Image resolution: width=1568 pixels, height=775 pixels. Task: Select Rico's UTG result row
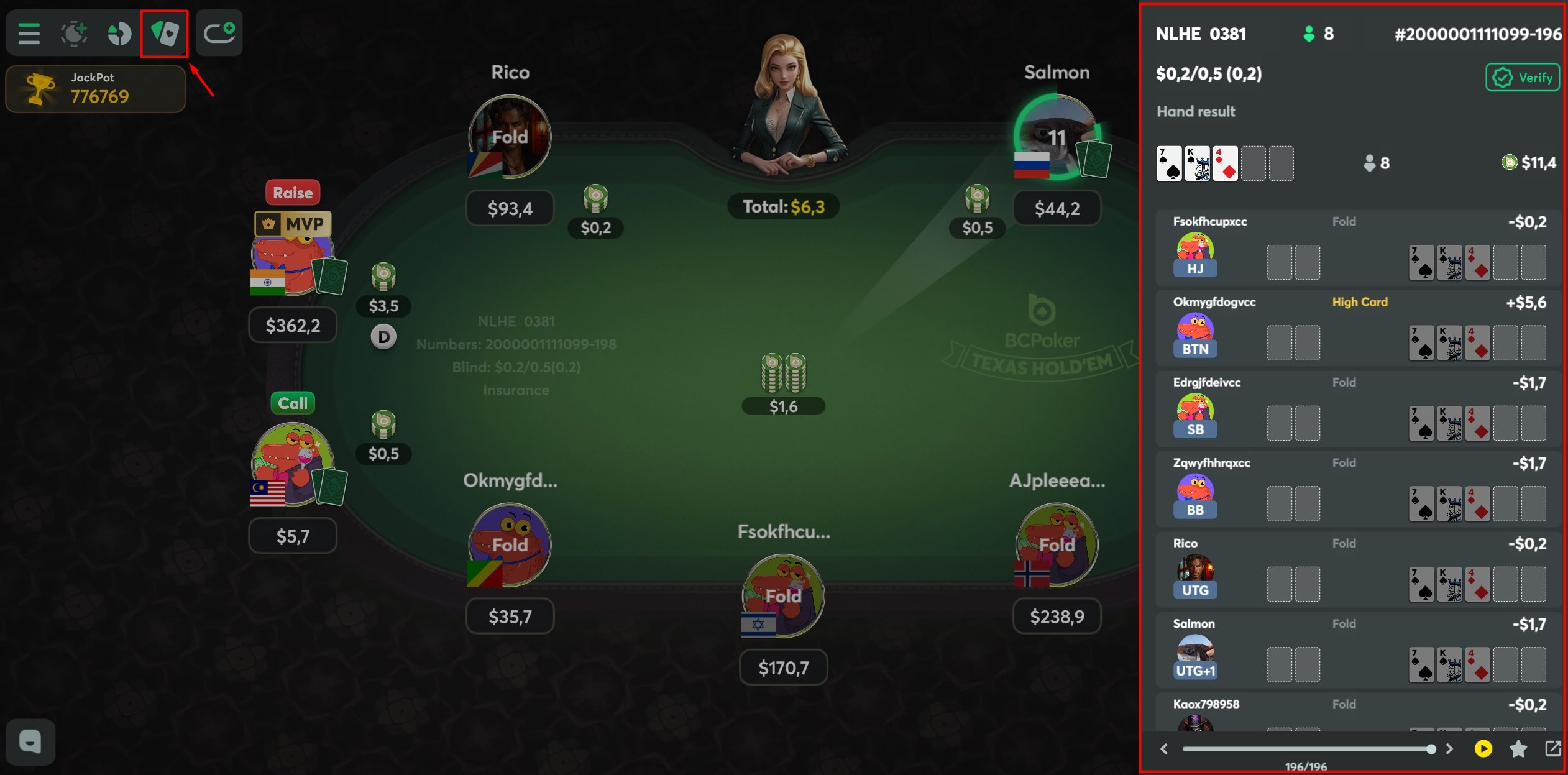click(1358, 570)
